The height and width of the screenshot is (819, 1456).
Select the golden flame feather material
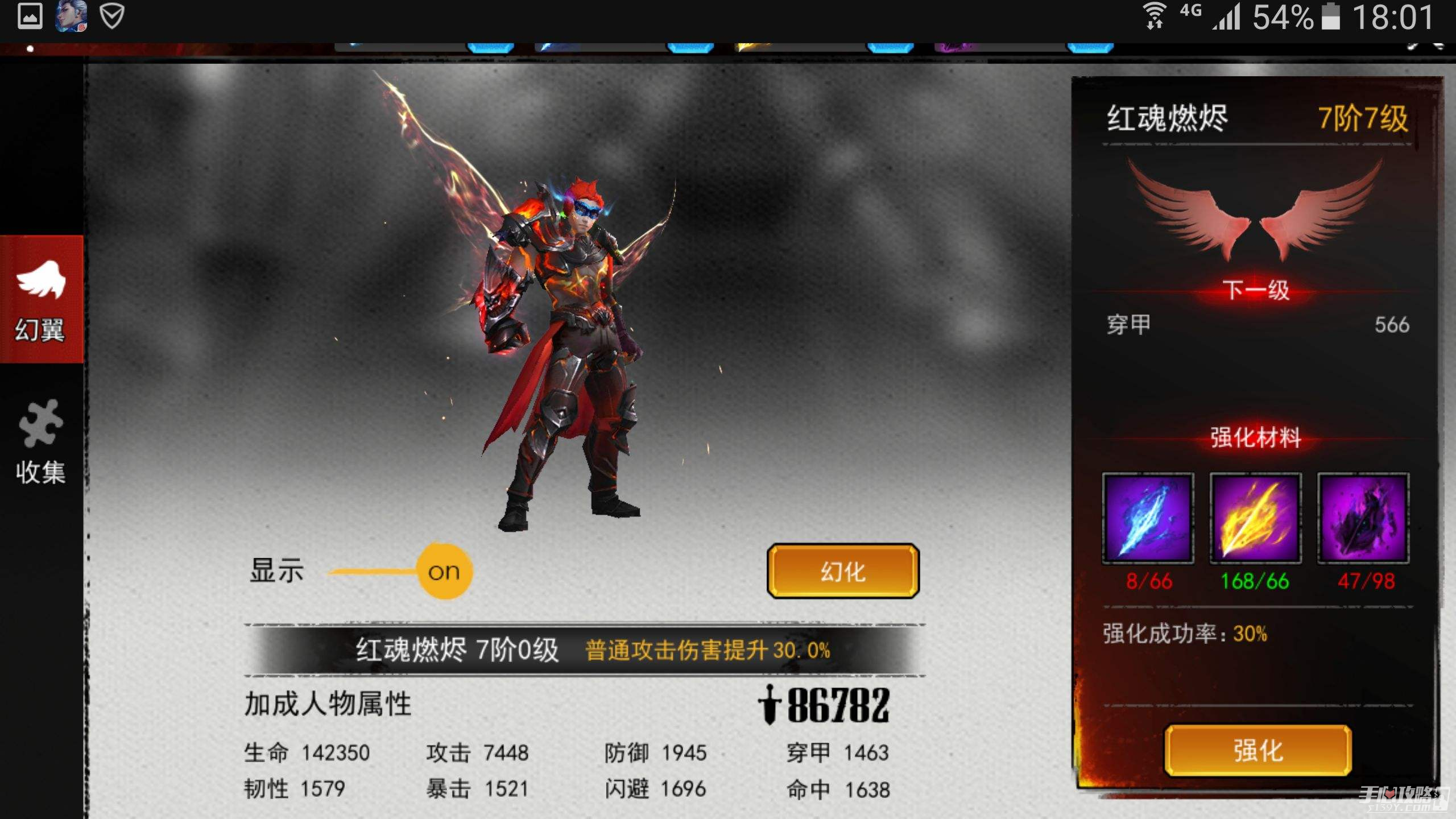(x=1255, y=518)
